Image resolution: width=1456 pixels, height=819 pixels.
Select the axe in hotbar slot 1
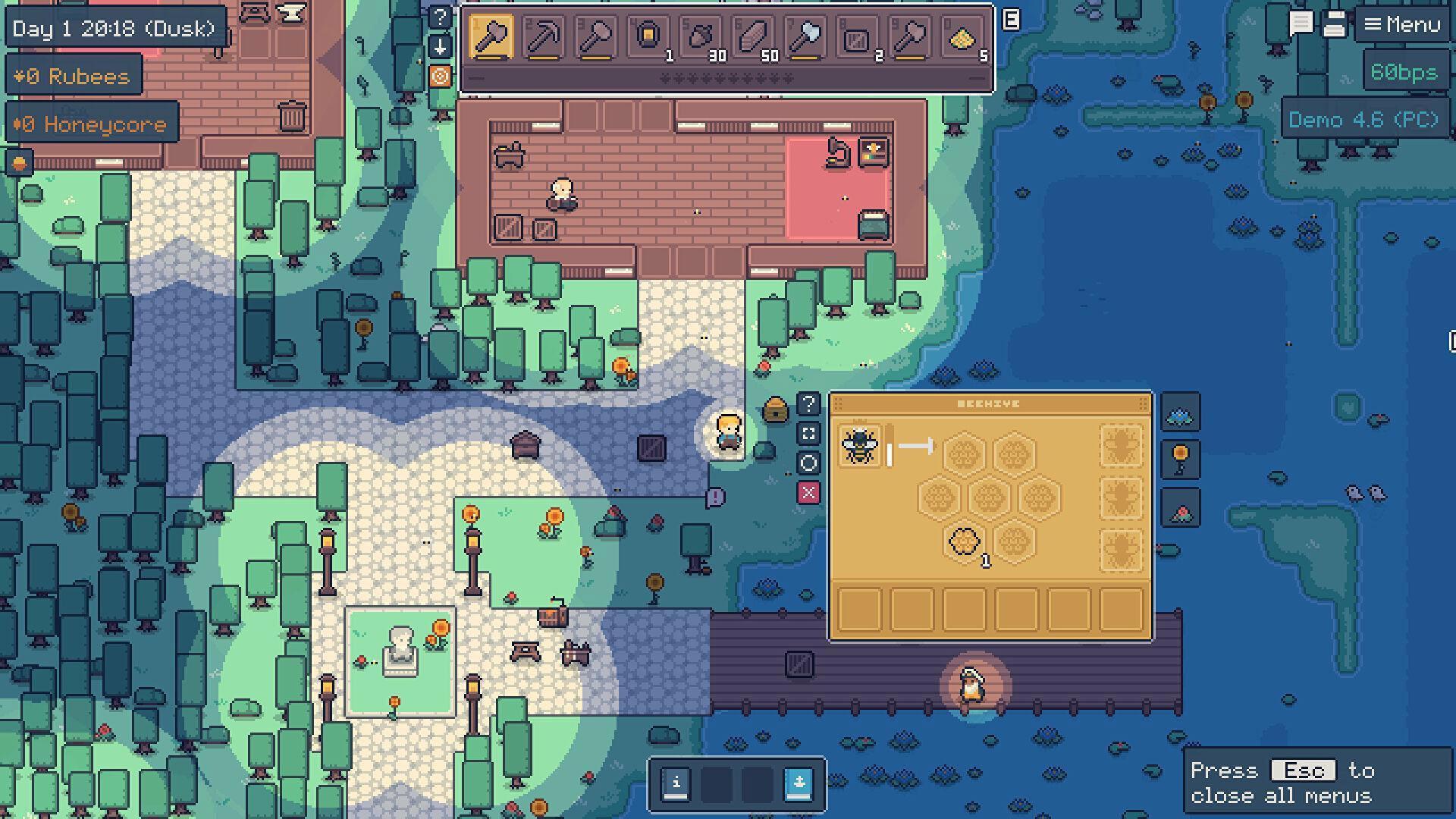(491, 37)
